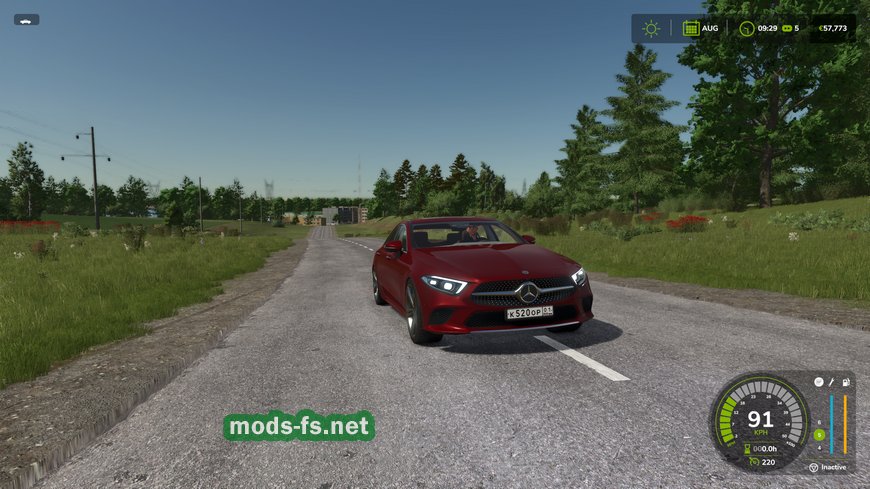Click the car vehicle icon

point(26,19)
